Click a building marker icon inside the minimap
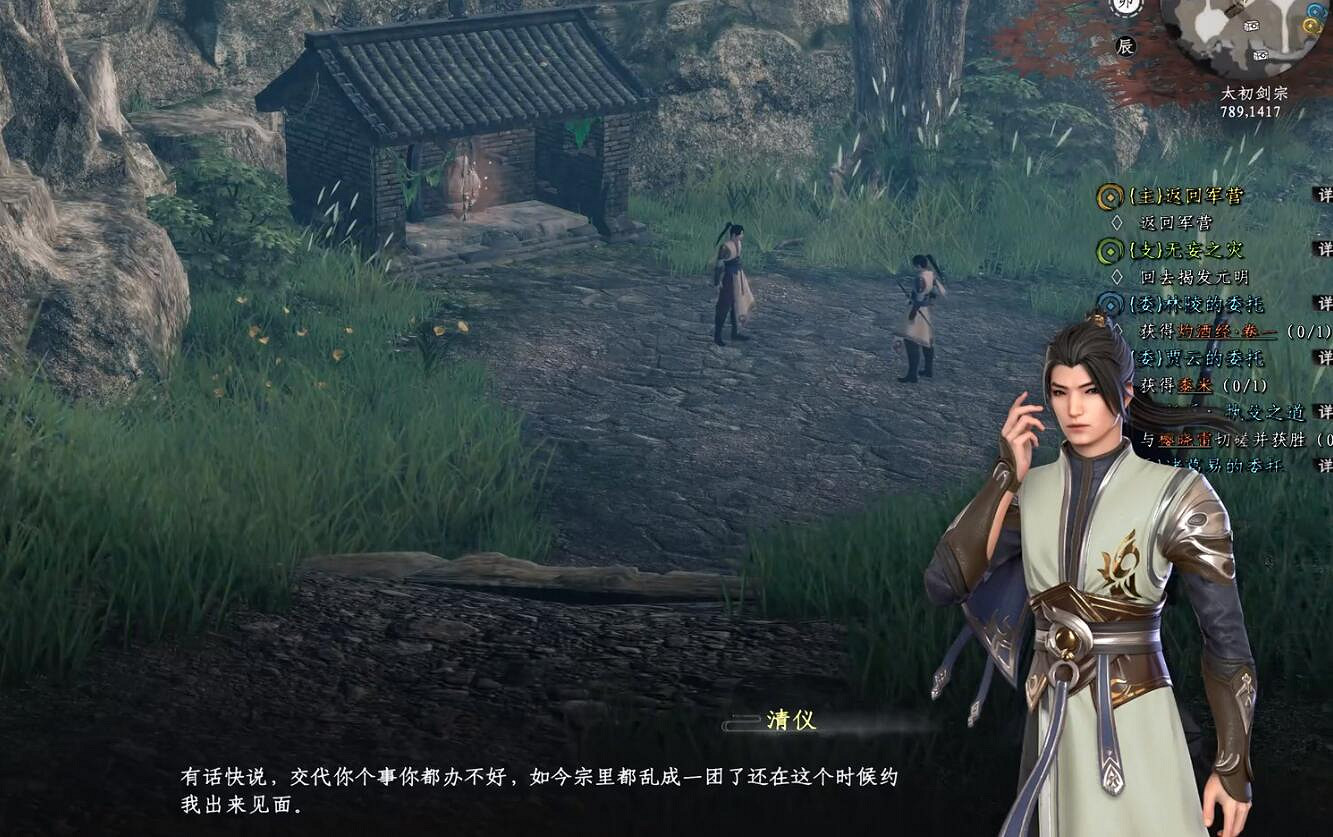This screenshot has width=1333, height=837. 1252,26
